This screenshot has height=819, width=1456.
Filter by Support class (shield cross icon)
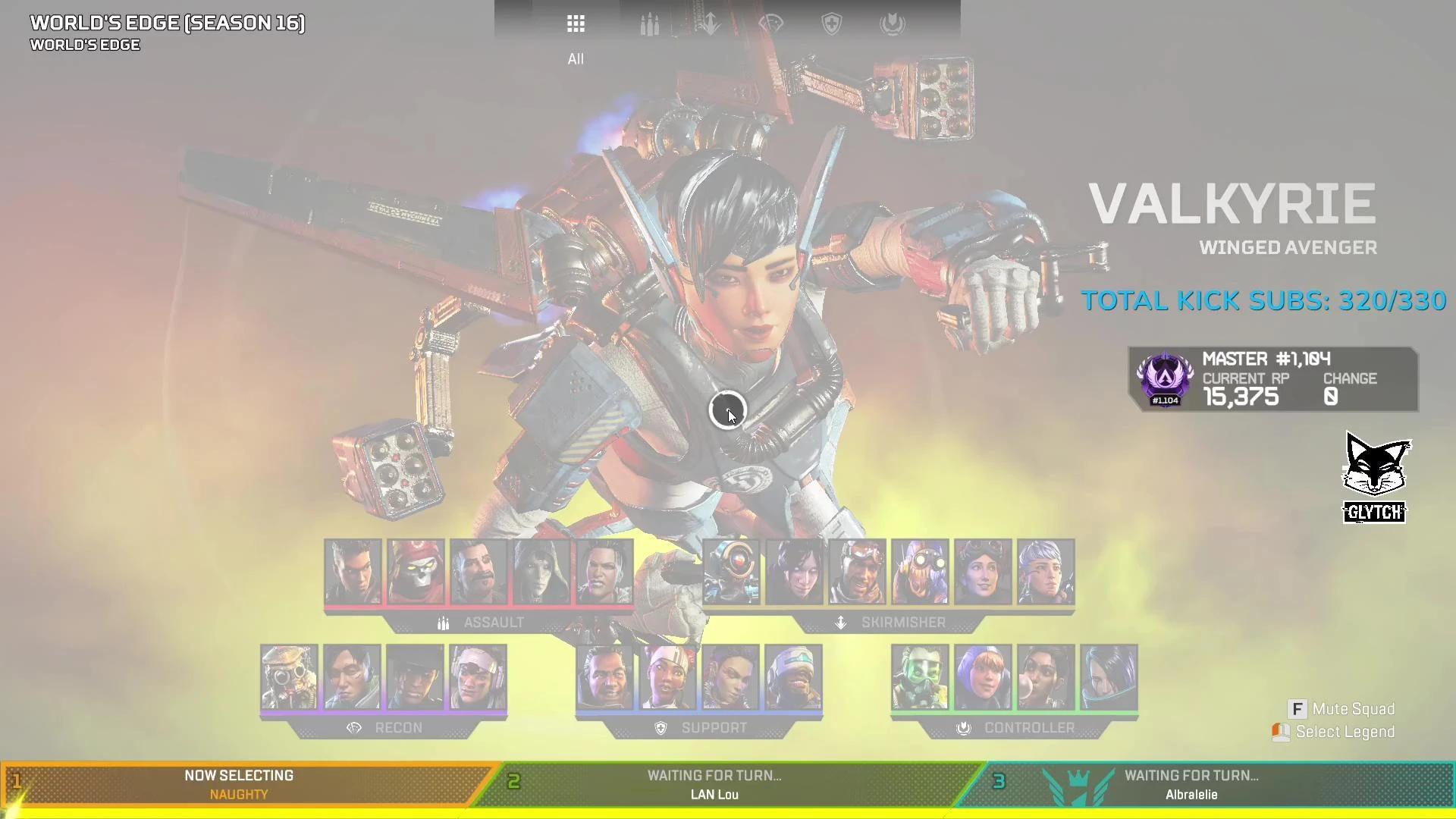tap(832, 24)
